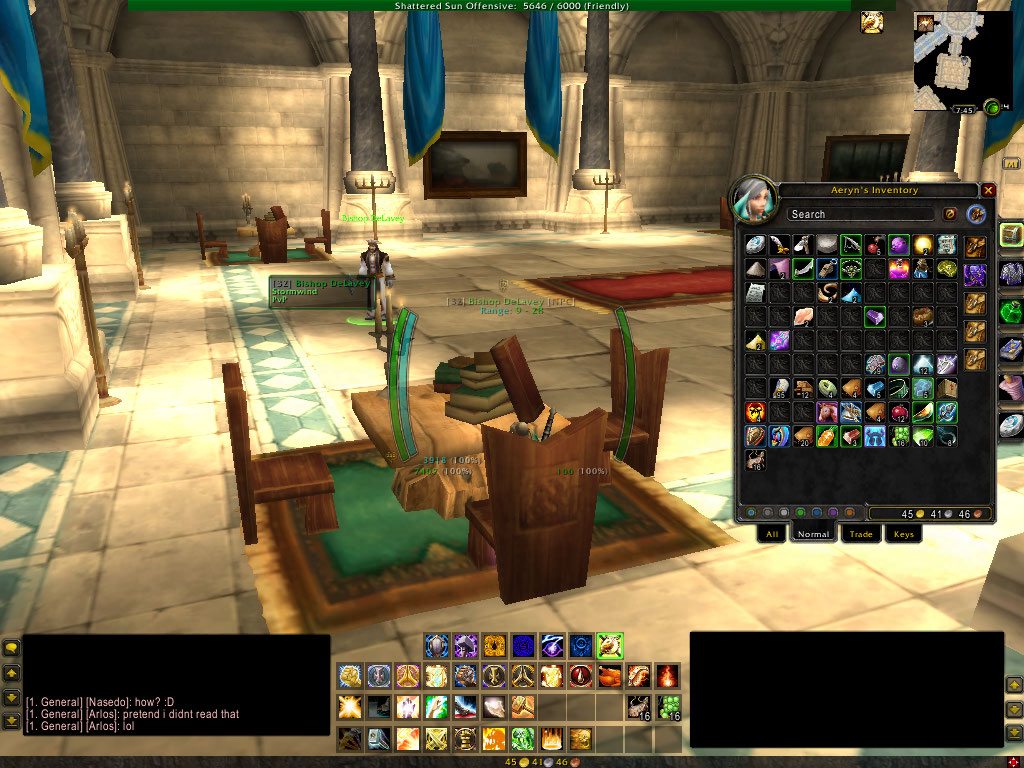
Task: Click the green-highlighted aura icon on top bar
Action: coord(610,646)
